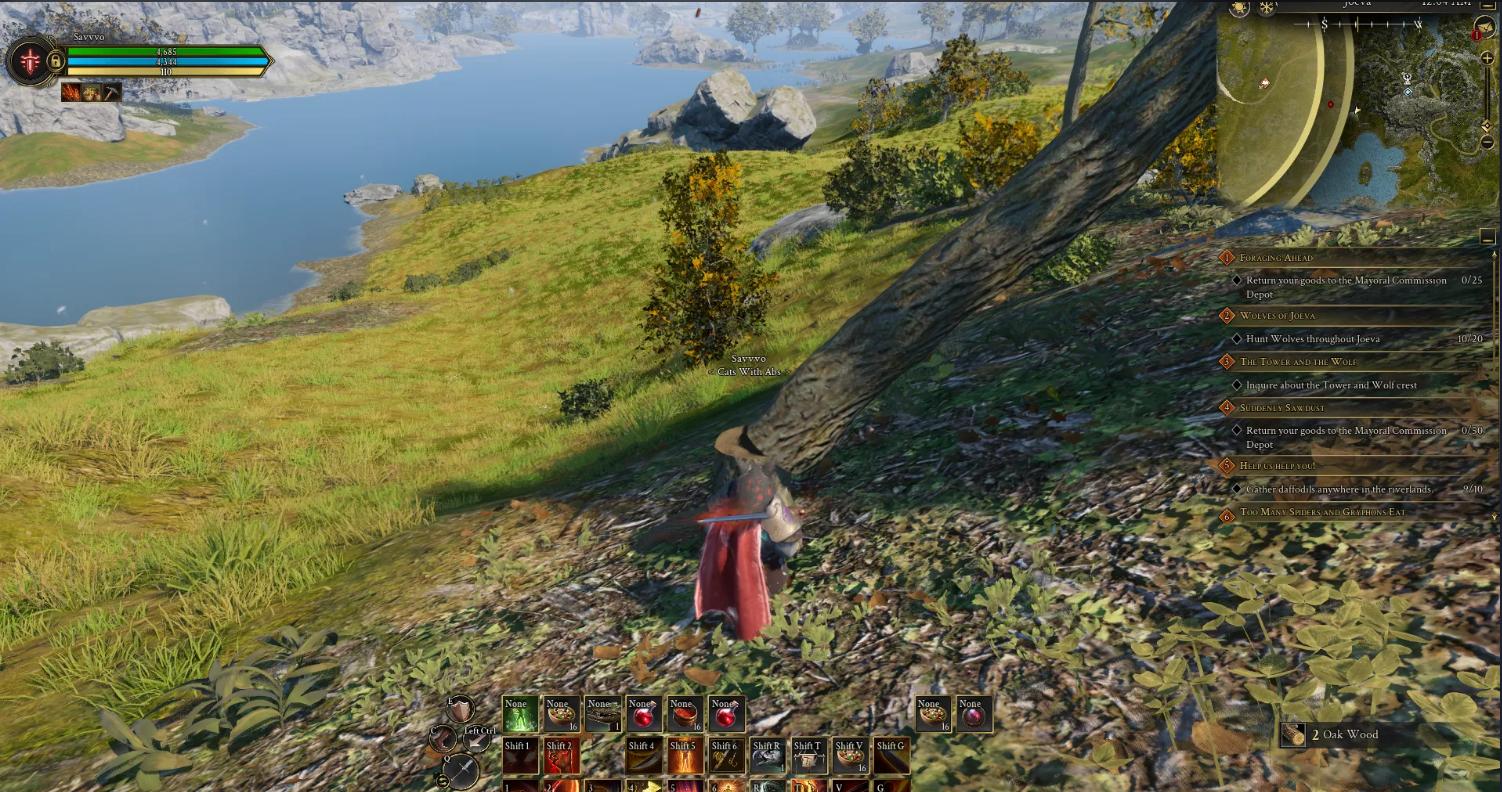This screenshot has width=1502, height=792.
Task: Select the Shift T banner ability slot
Action: coord(808,757)
